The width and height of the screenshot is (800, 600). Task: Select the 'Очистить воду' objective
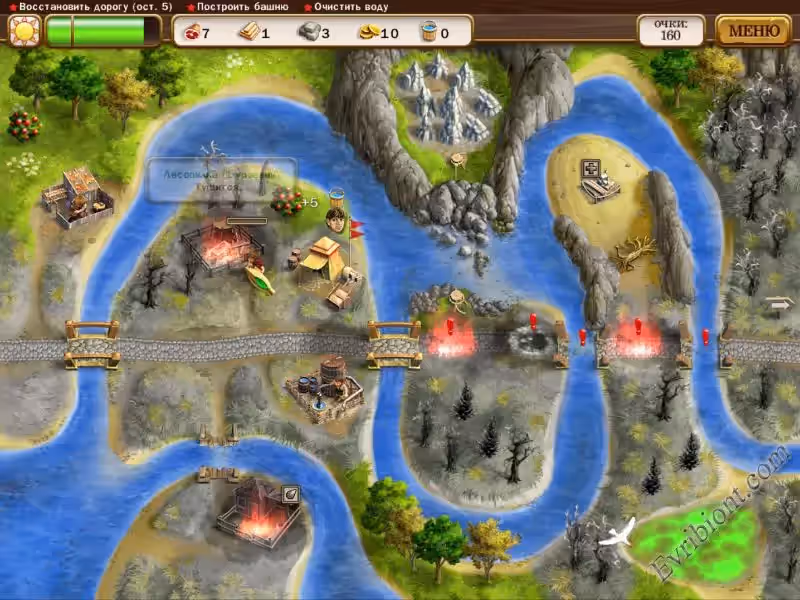click(x=352, y=7)
